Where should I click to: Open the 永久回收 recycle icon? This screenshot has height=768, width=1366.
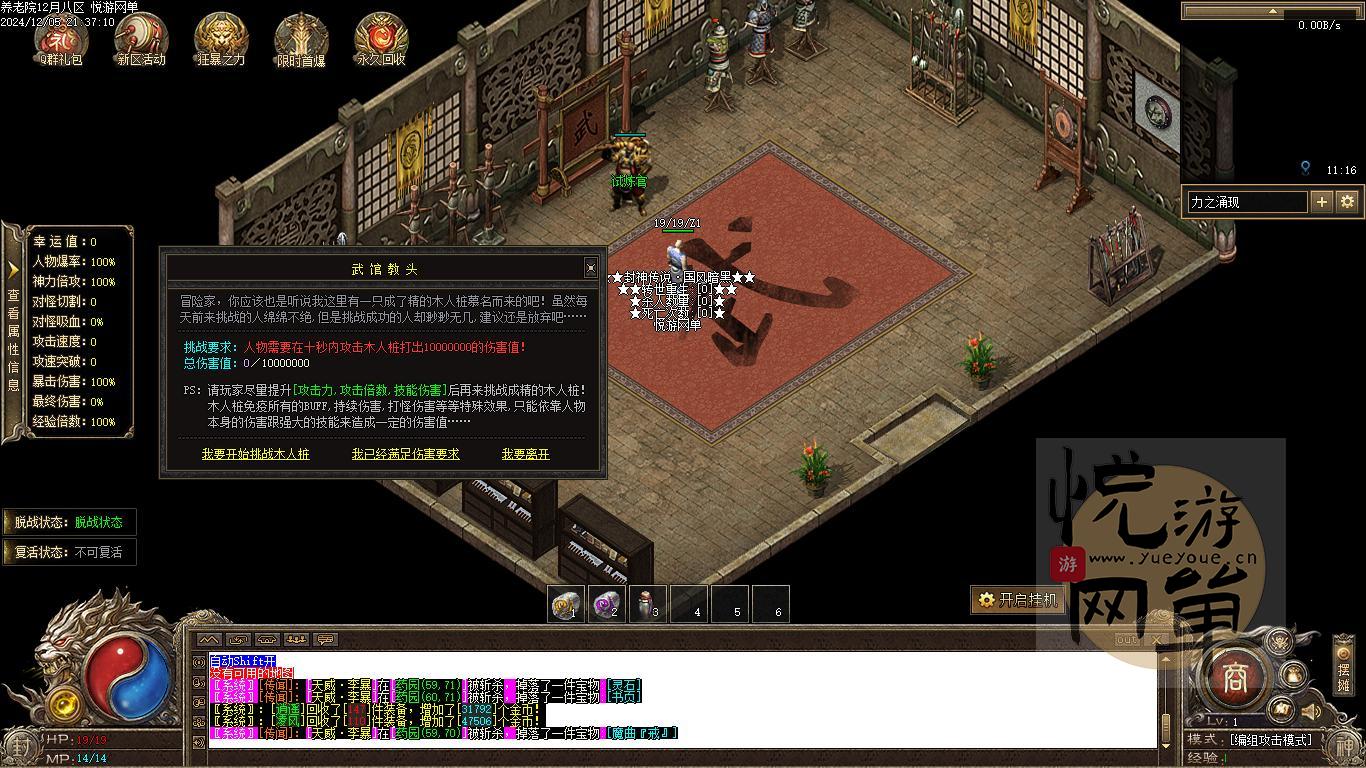[x=381, y=38]
